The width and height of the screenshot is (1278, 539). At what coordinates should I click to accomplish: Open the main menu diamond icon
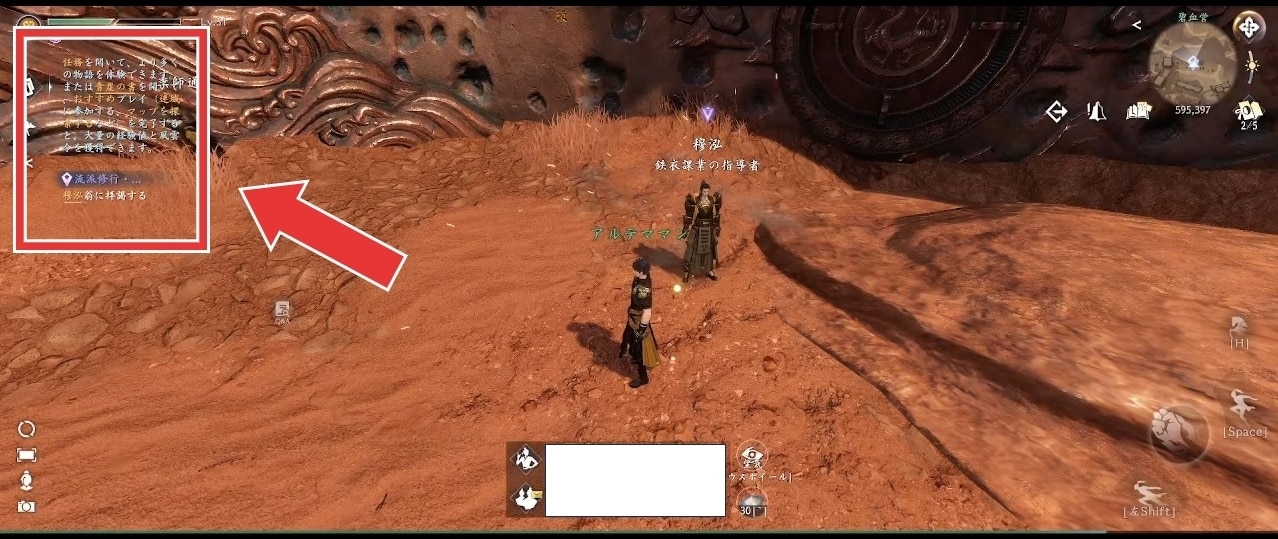coord(1248,28)
